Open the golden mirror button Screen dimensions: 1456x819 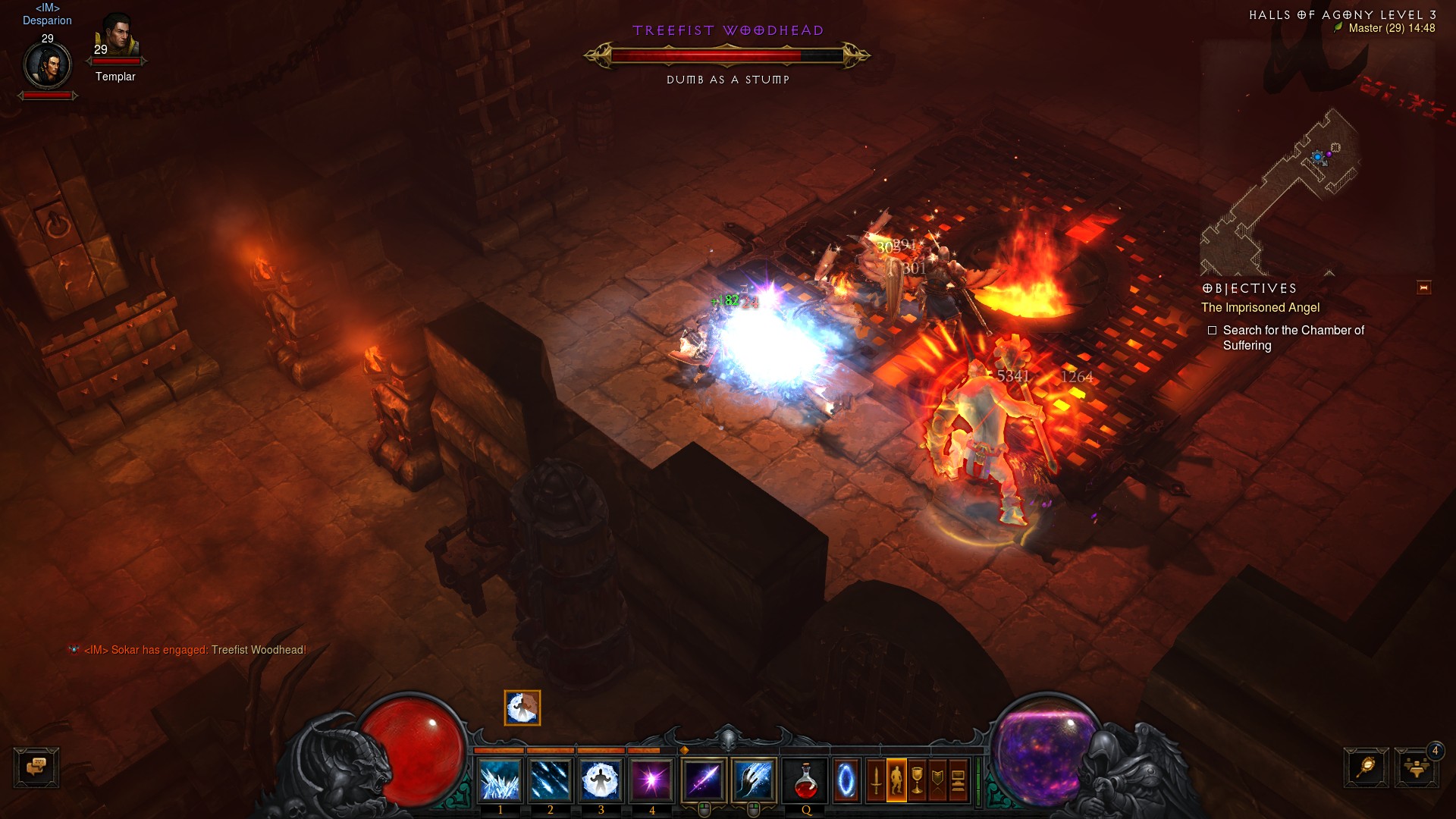click(x=1366, y=767)
